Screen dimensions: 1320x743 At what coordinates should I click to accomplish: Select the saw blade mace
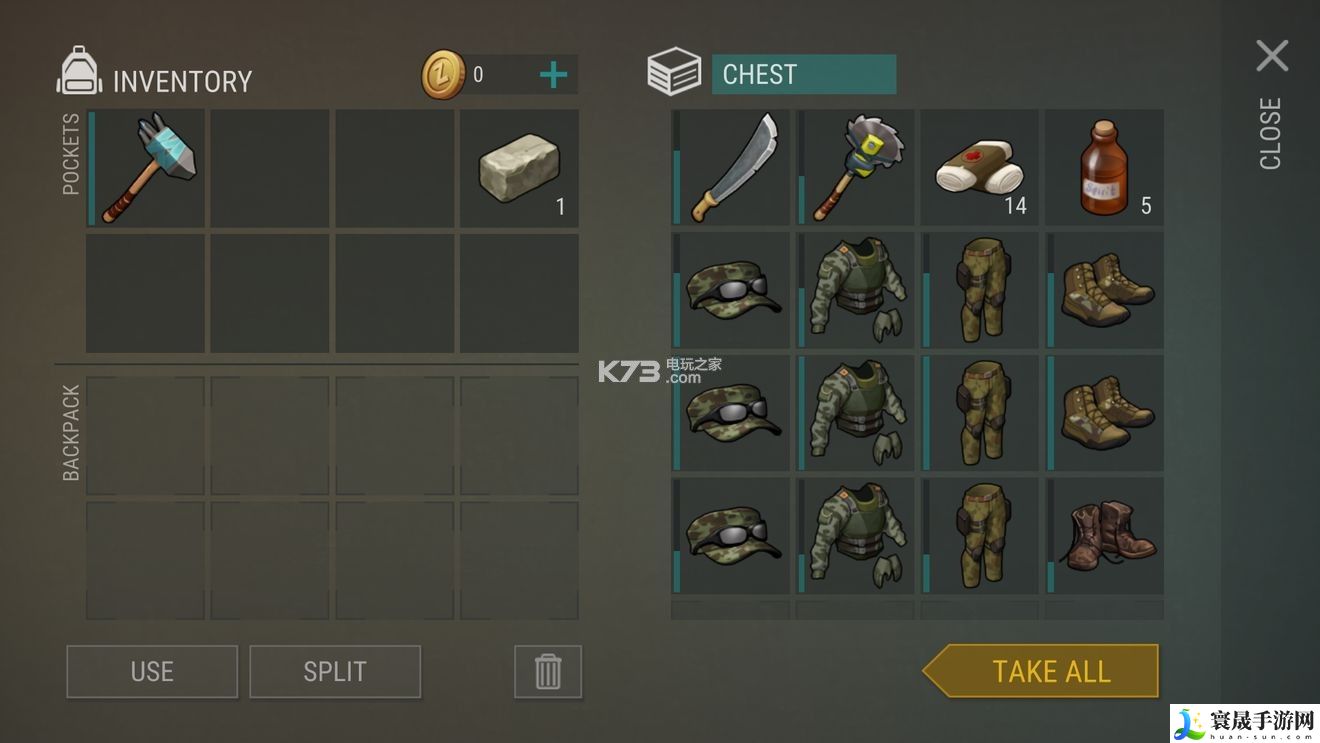tap(857, 168)
